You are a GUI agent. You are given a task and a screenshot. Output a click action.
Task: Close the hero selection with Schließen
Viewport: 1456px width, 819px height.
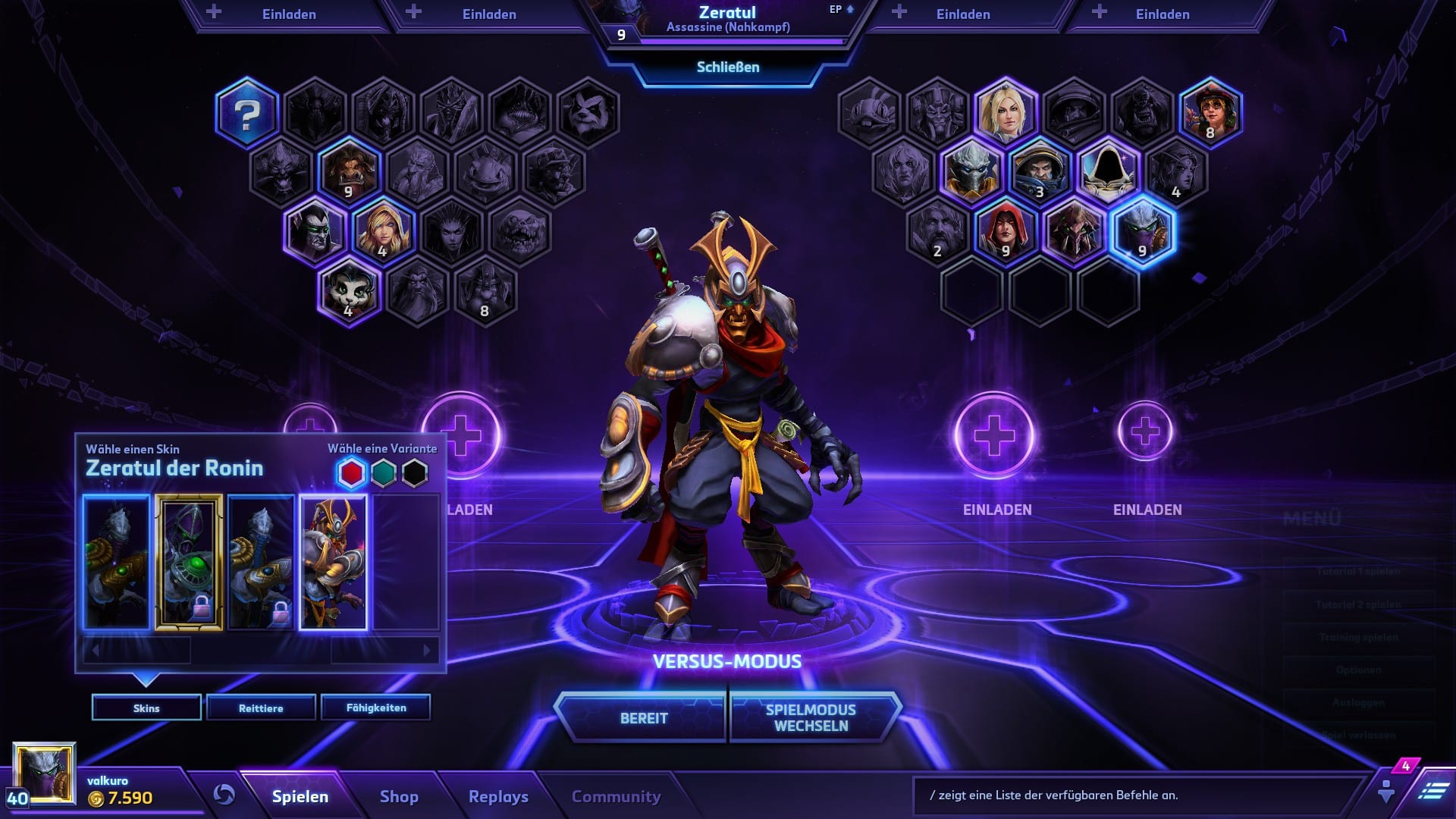point(727,67)
